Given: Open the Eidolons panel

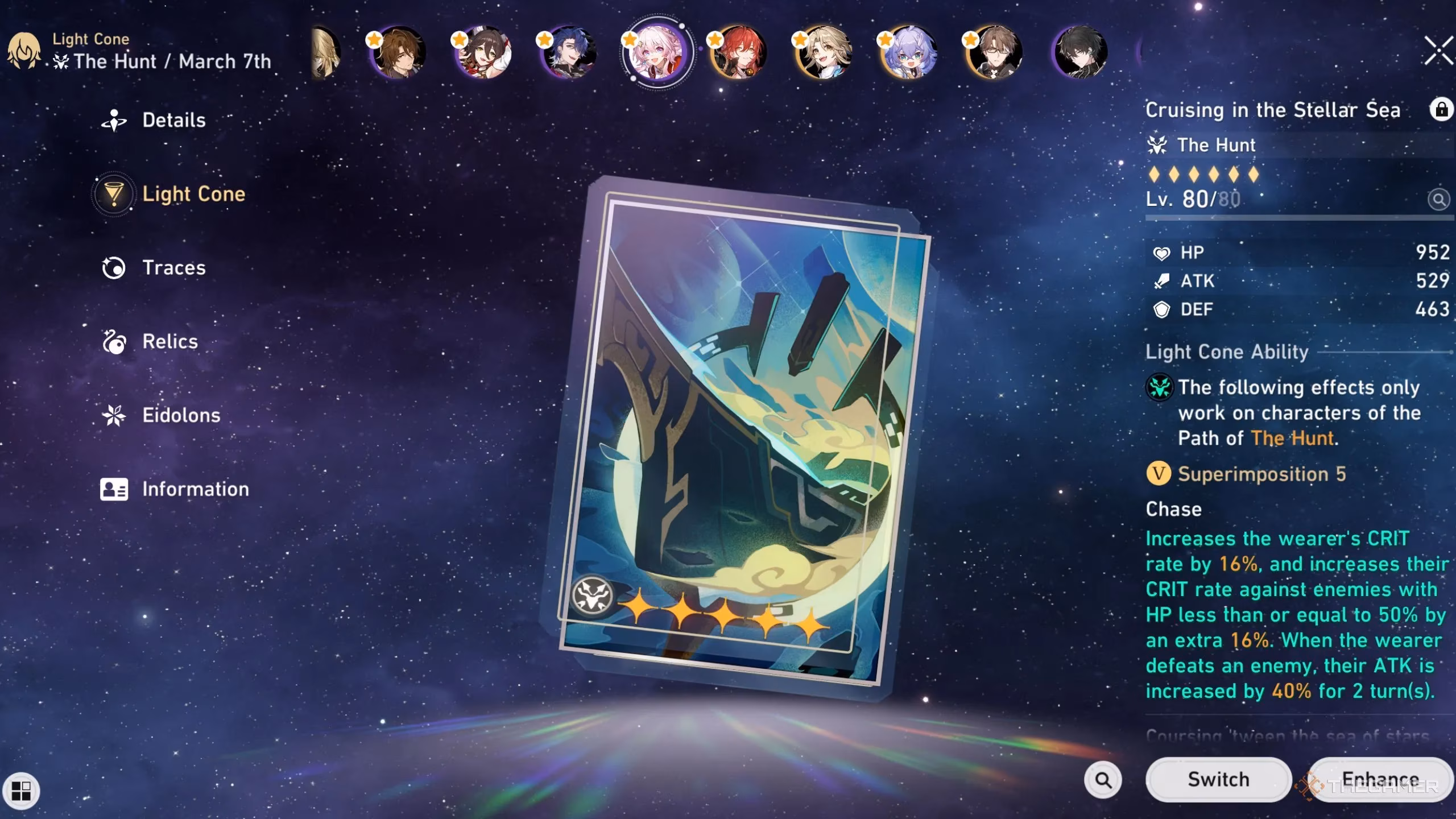Looking at the screenshot, I should [180, 415].
